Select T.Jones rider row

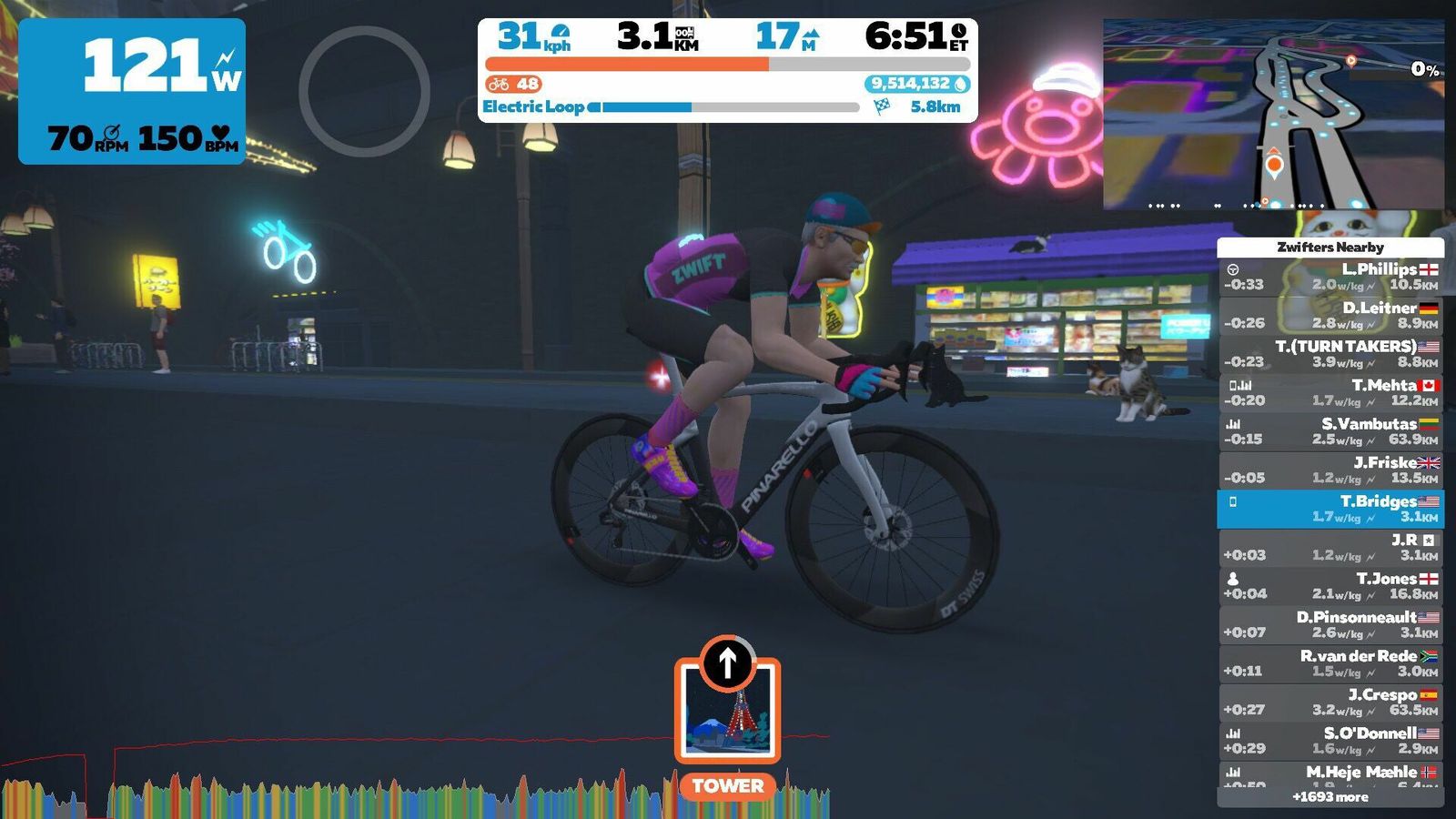[1330, 586]
